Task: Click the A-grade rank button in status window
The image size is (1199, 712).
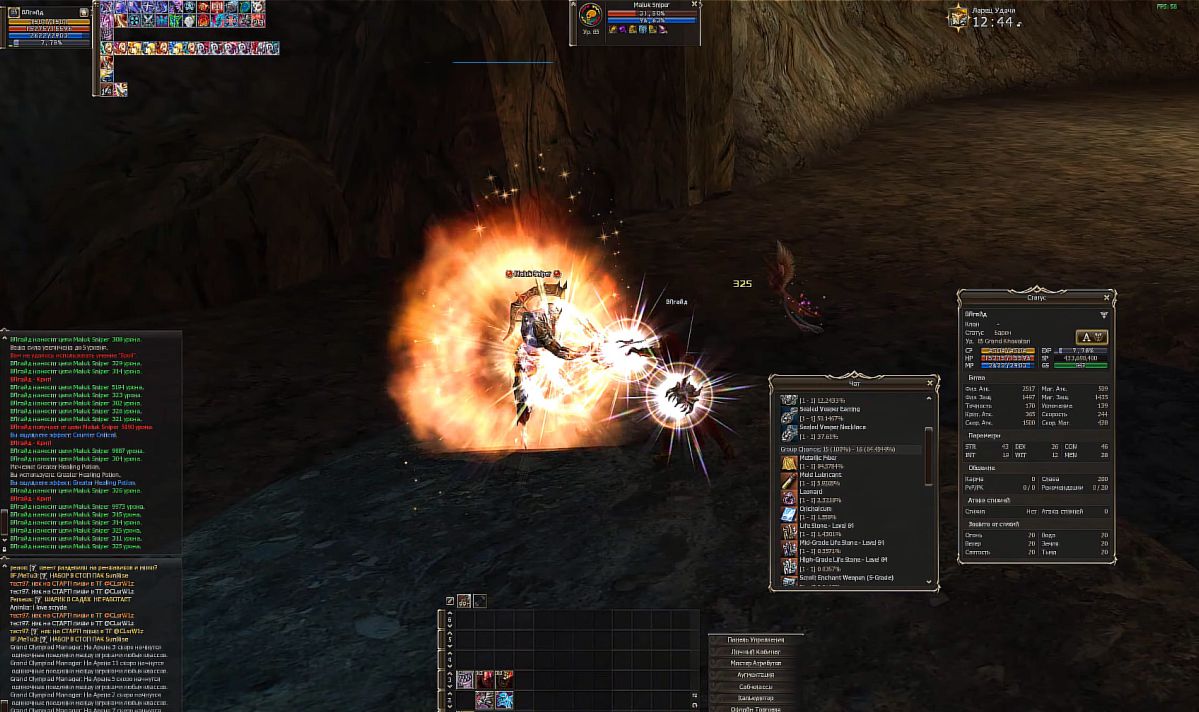Action: [x=1091, y=337]
